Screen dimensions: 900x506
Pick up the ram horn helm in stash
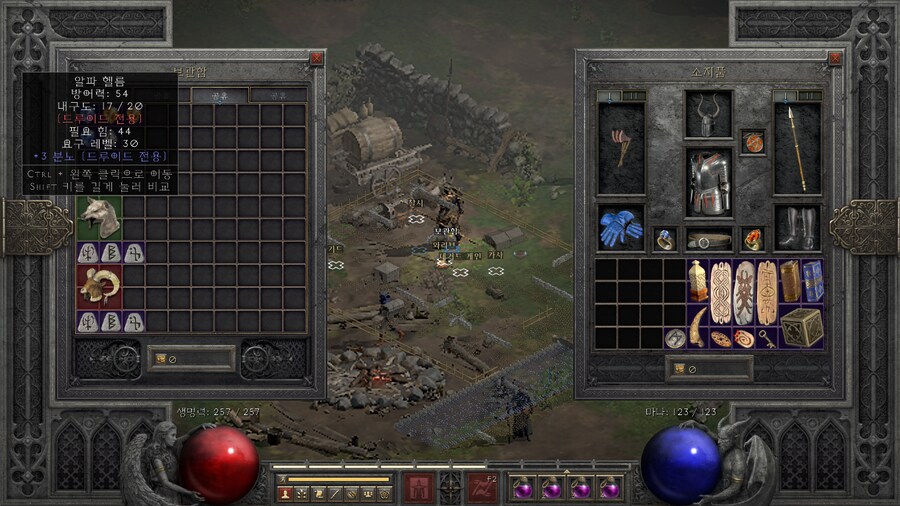pos(99,286)
